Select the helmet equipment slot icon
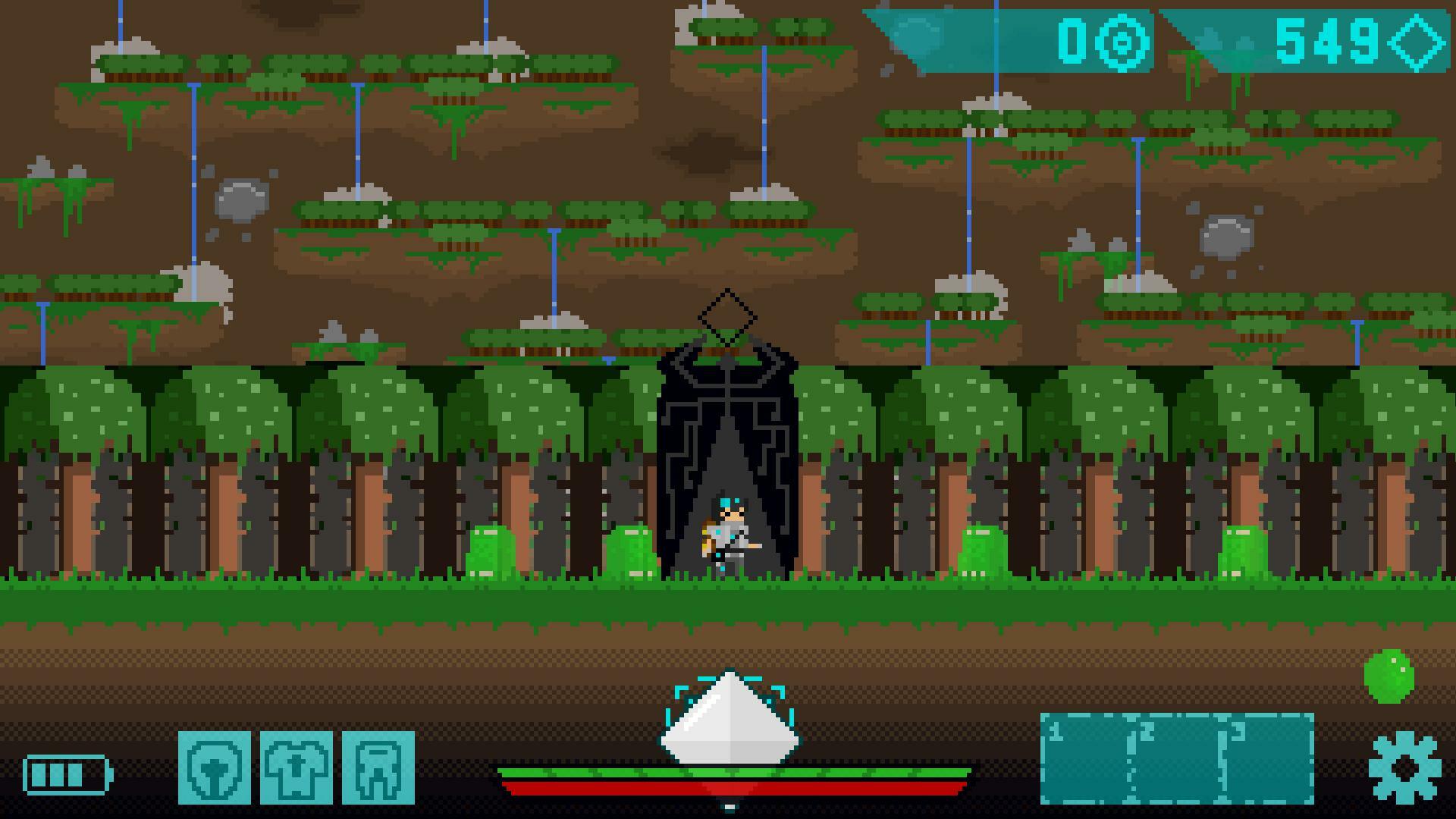Image resolution: width=1456 pixels, height=819 pixels. pos(219,768)
